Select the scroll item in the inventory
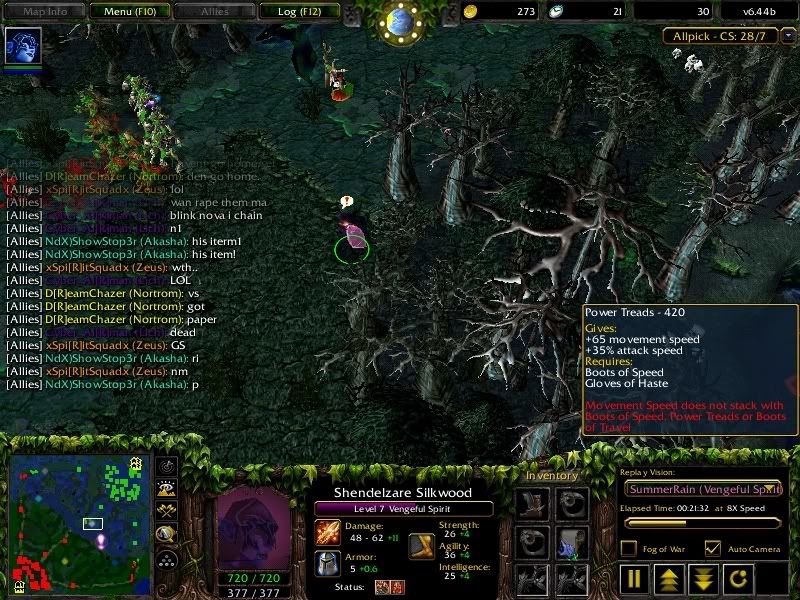Viewport: 800px width, 600px height. click(572, 542)
